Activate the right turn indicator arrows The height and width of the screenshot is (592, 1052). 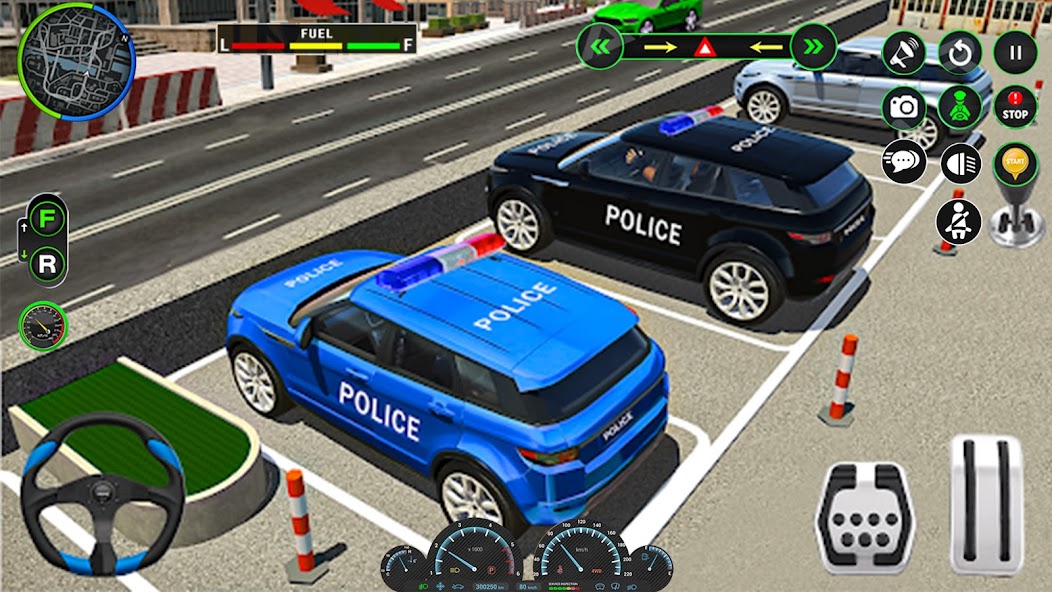[x=813, y=46]
